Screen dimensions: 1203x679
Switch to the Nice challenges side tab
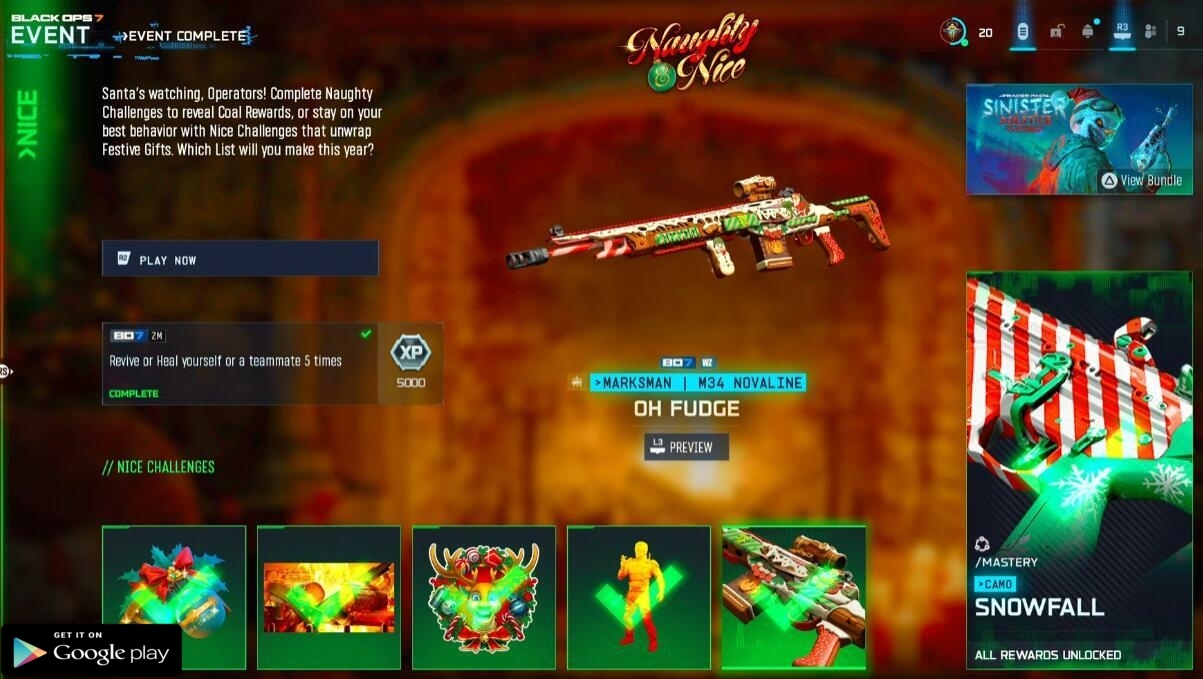click(x=27, y=126)
